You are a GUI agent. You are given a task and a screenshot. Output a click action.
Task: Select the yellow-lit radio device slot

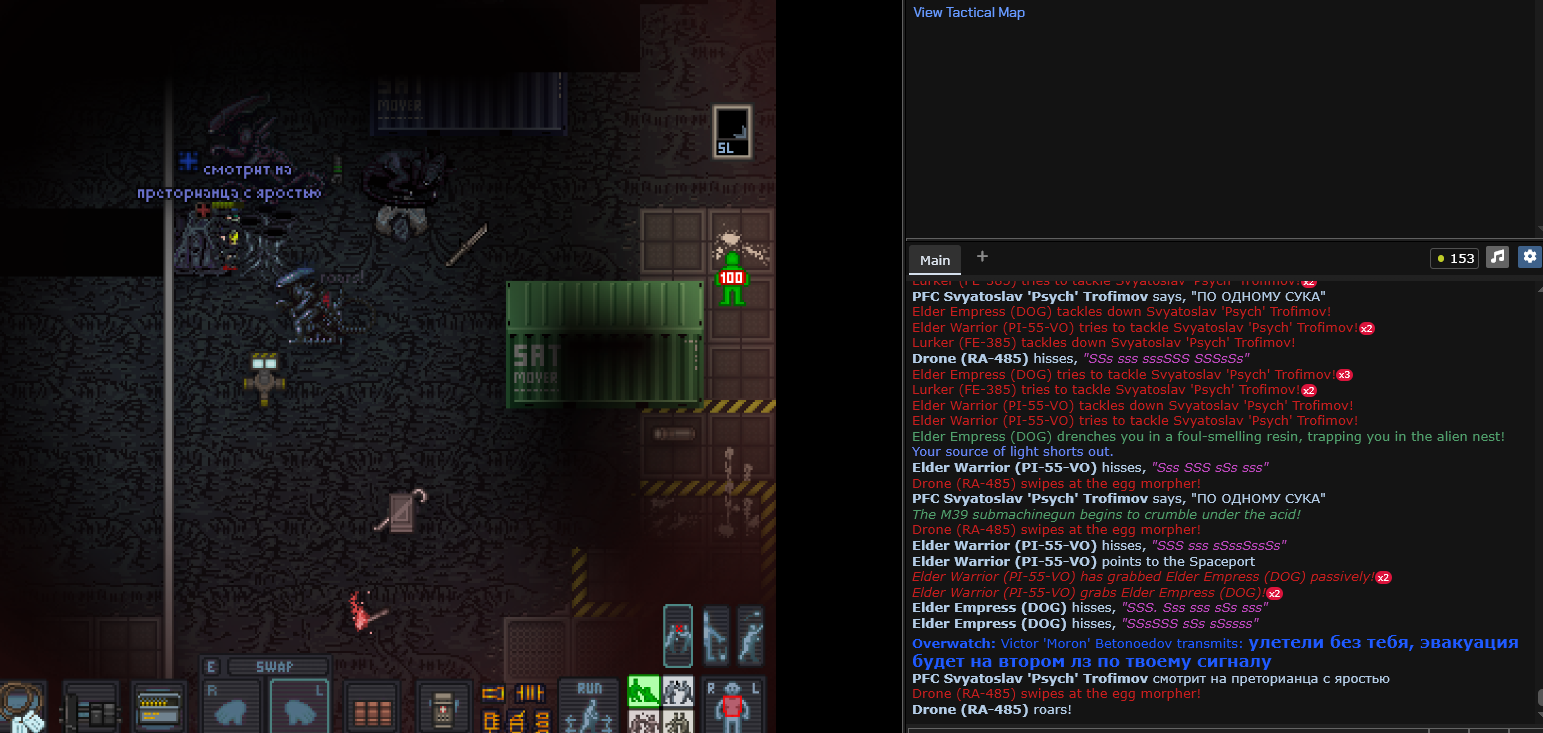coord(158,706)
